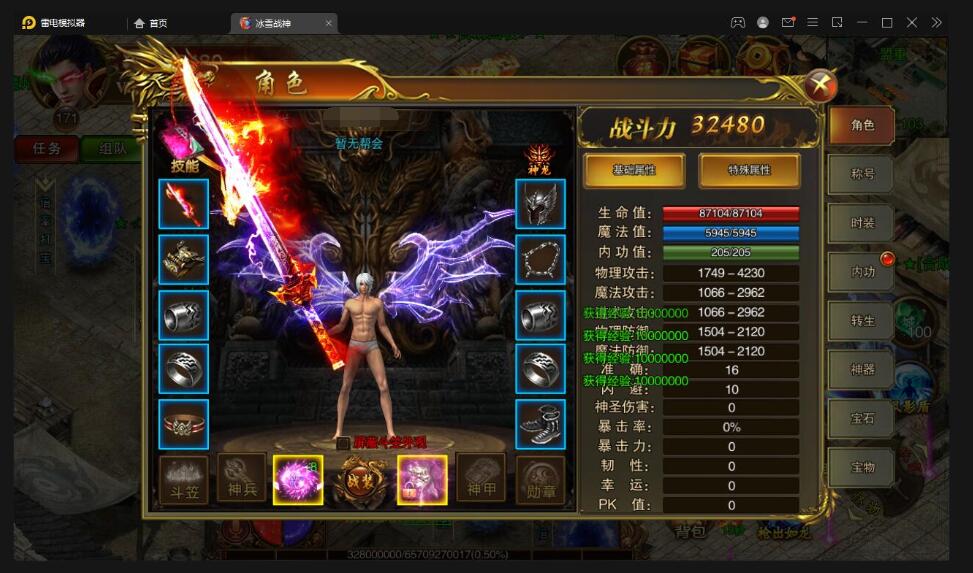Select the equipped chain necklace slot
The height and width of the screenshot is (573, 973).
click(x=540, y=259)
